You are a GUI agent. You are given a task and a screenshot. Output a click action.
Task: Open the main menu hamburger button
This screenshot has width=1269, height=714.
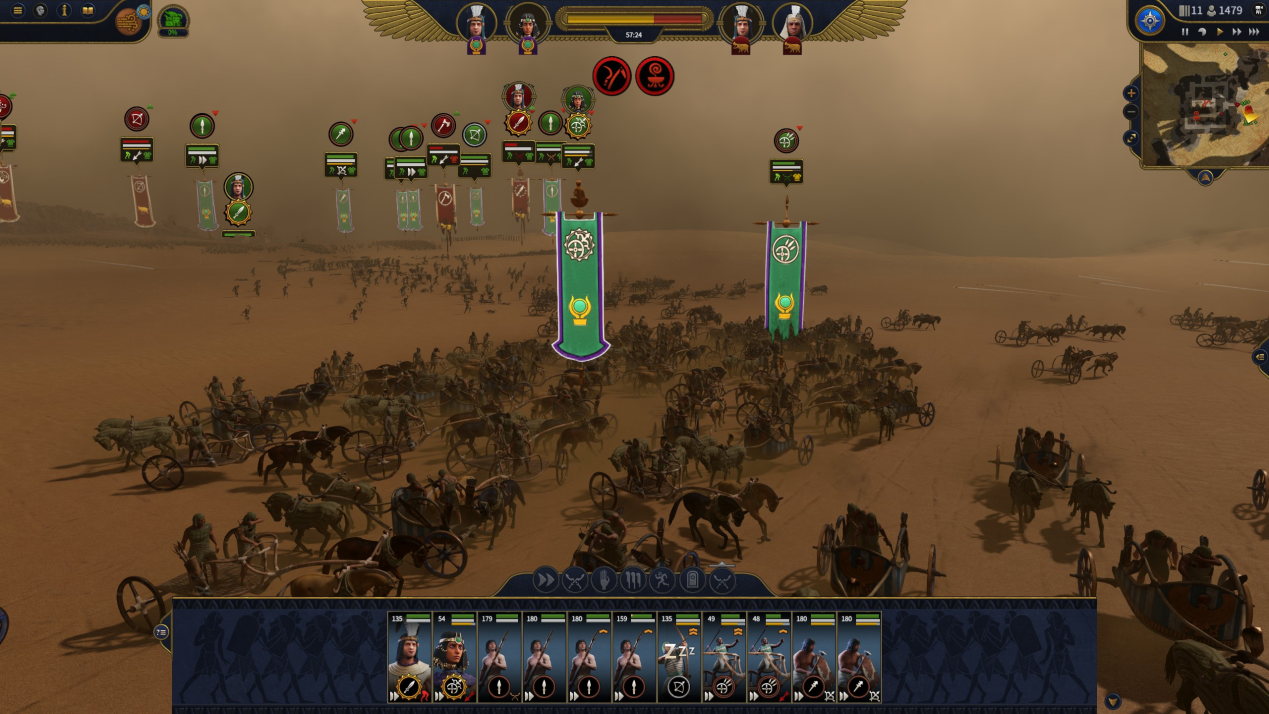17,11
